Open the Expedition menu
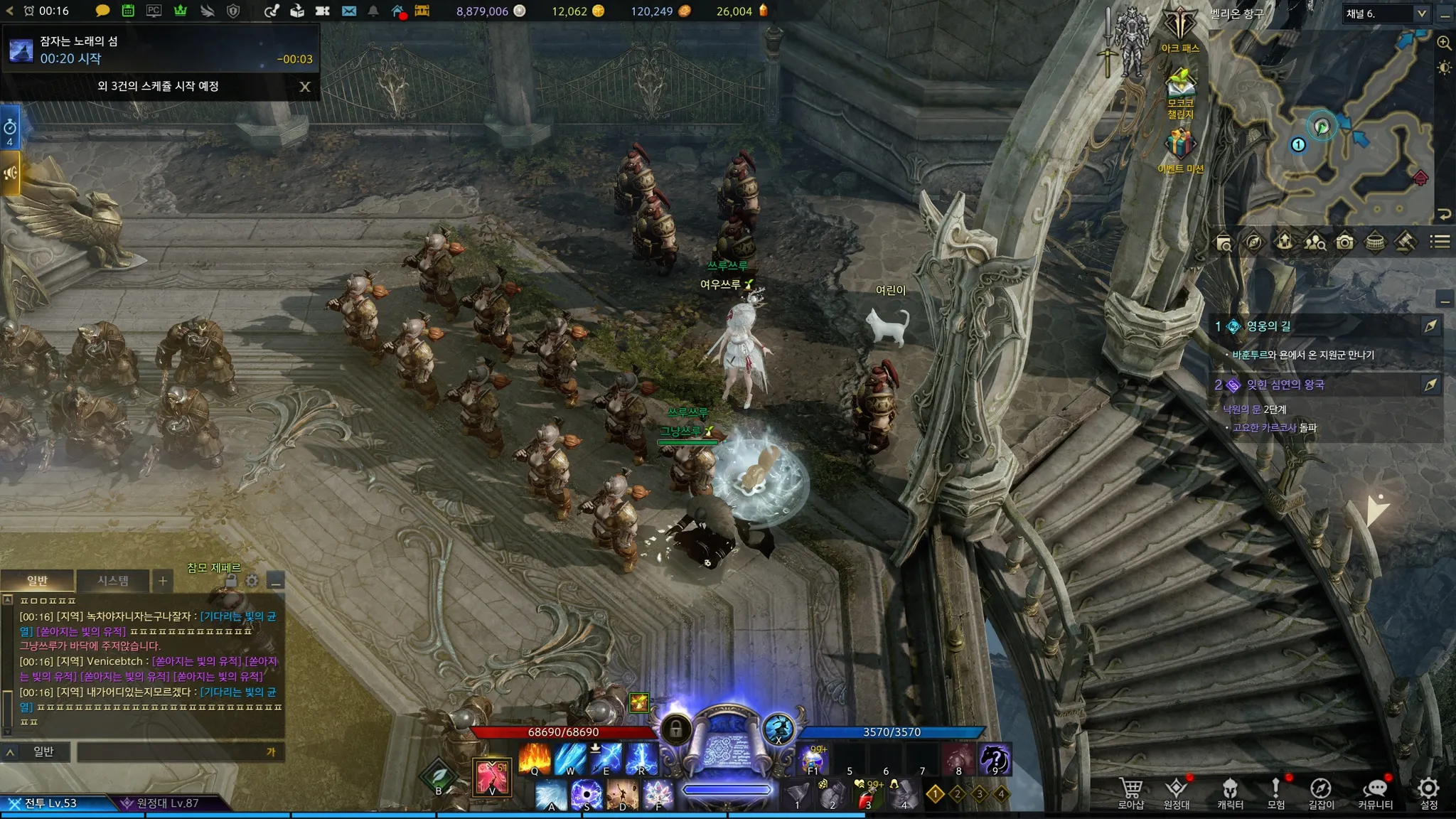The width and height of the screenshot is (1456, 819). pyautogui.click(x=1177, y=791)
